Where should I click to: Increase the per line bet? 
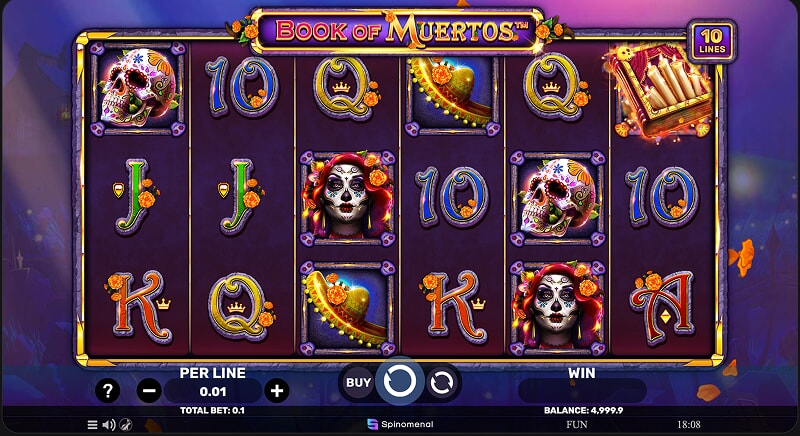click(x=277, y=390)
